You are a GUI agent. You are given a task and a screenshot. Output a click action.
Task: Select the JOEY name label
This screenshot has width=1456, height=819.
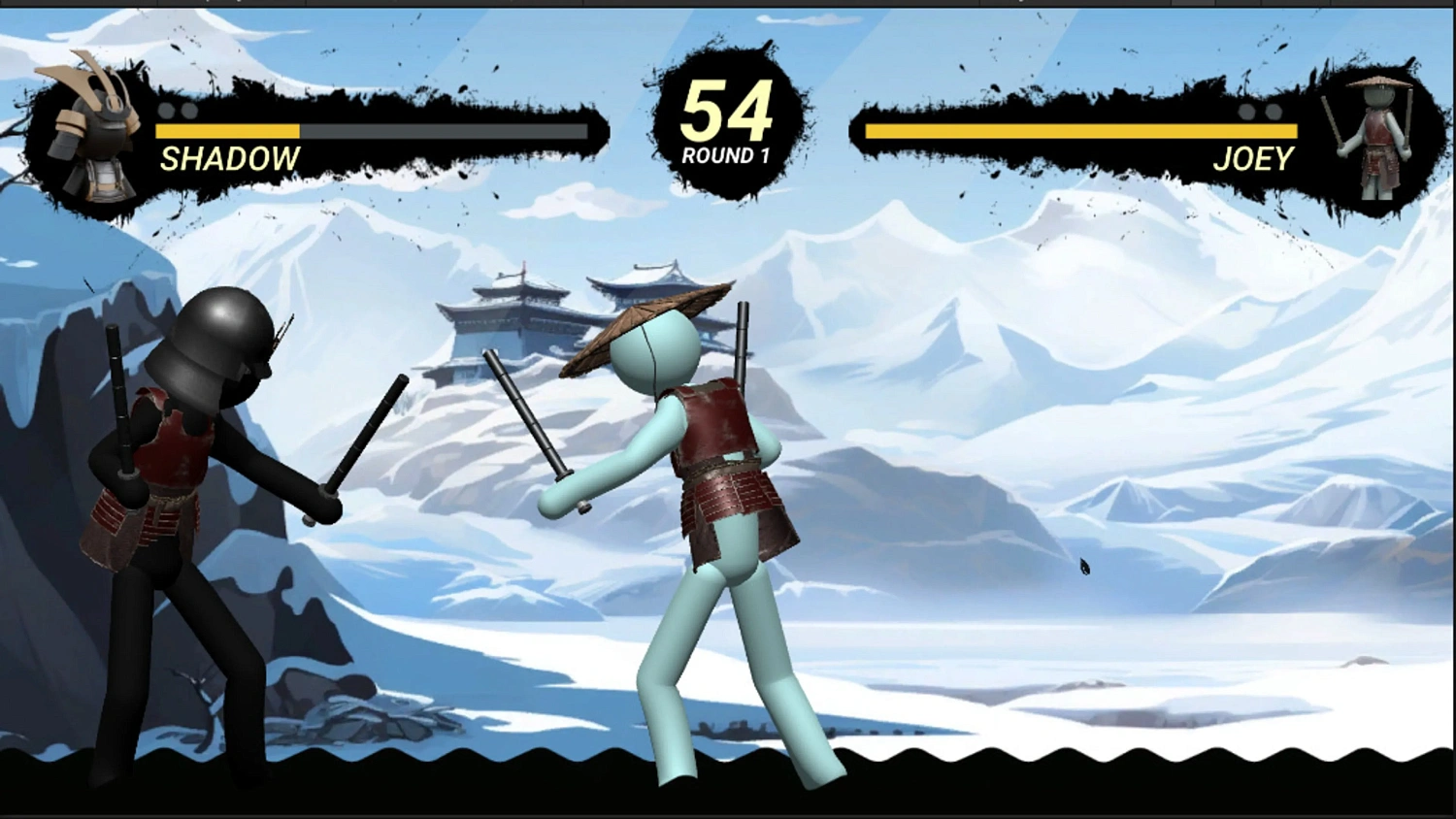[x=1254, y=158]
